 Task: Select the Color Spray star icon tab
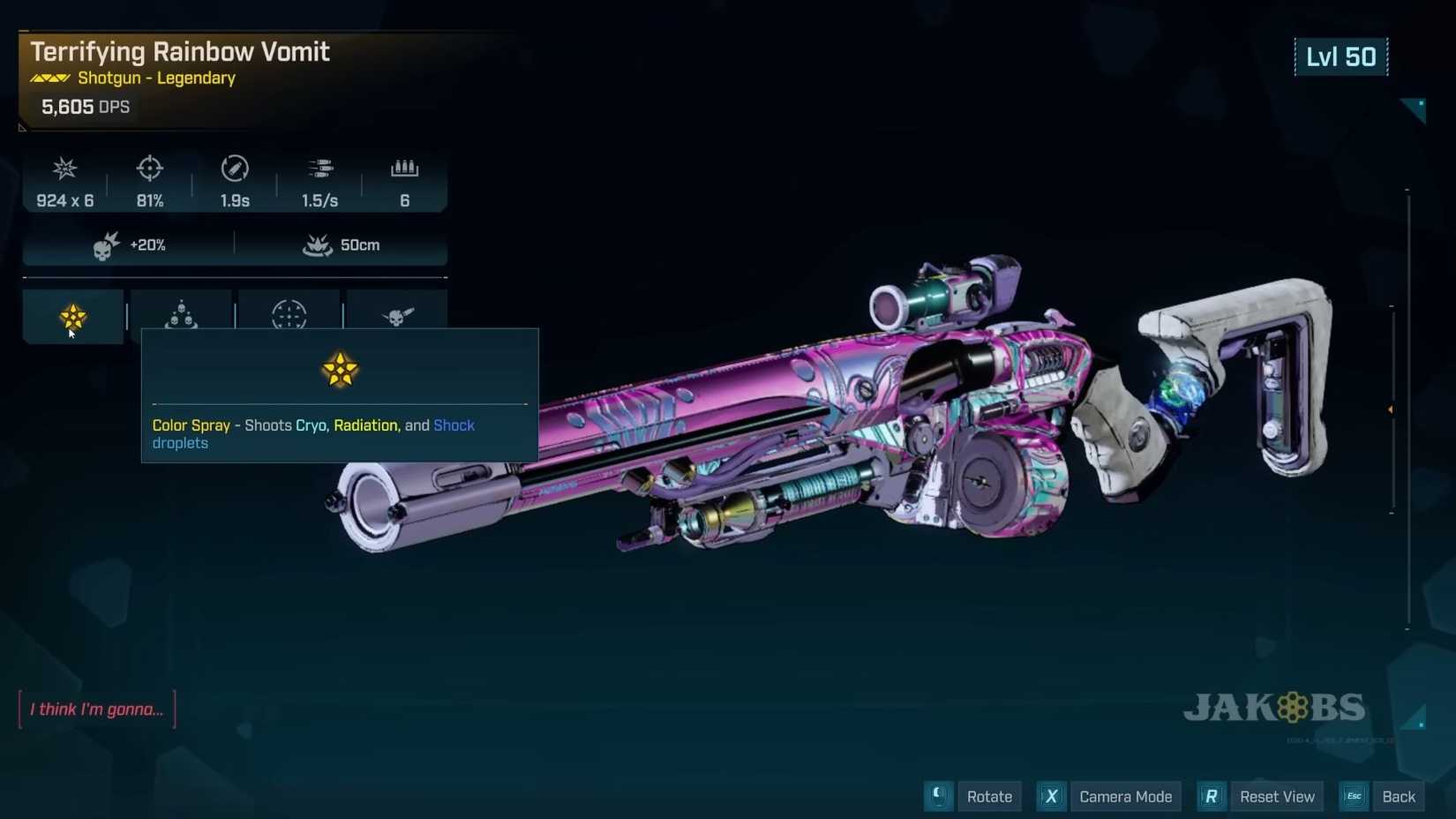click(73, 317)
